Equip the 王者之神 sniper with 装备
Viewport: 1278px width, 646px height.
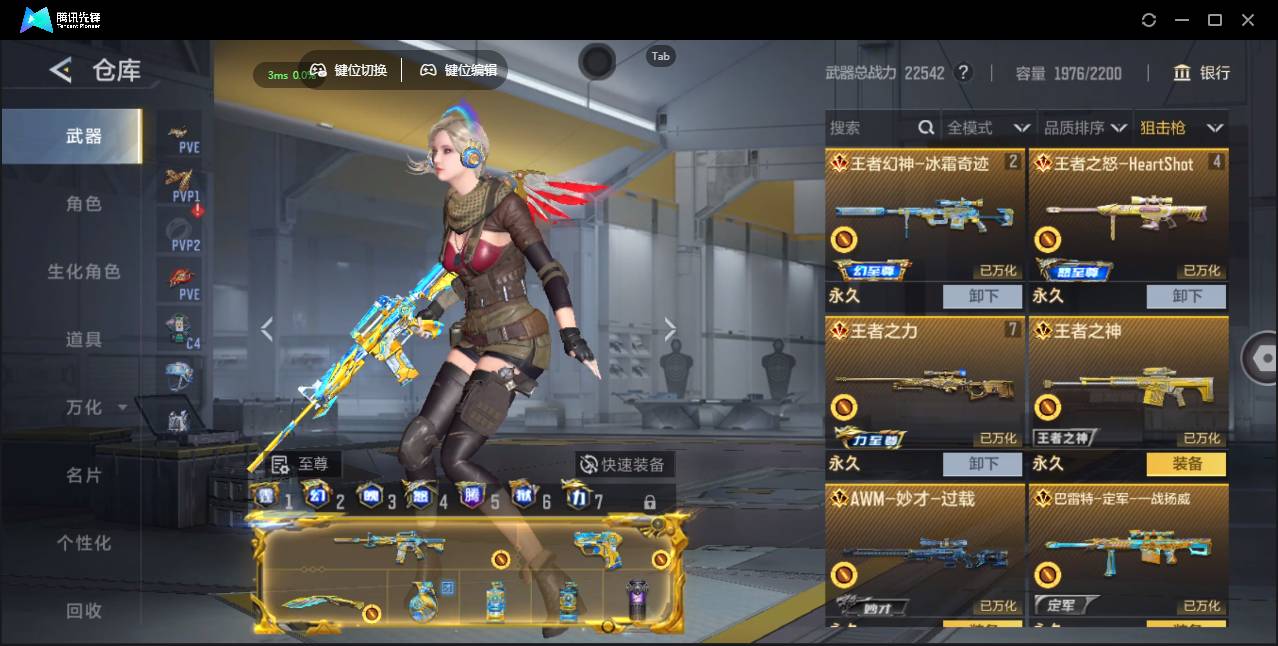point(1187,464)
